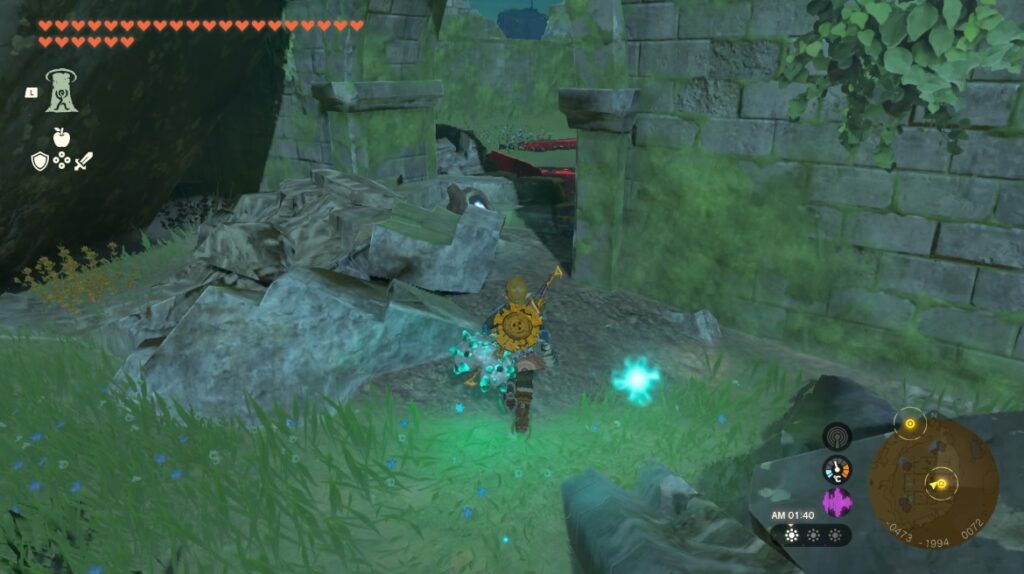Click the sensor radar icon
The image size is (1024, 574).
coord(837,436)
